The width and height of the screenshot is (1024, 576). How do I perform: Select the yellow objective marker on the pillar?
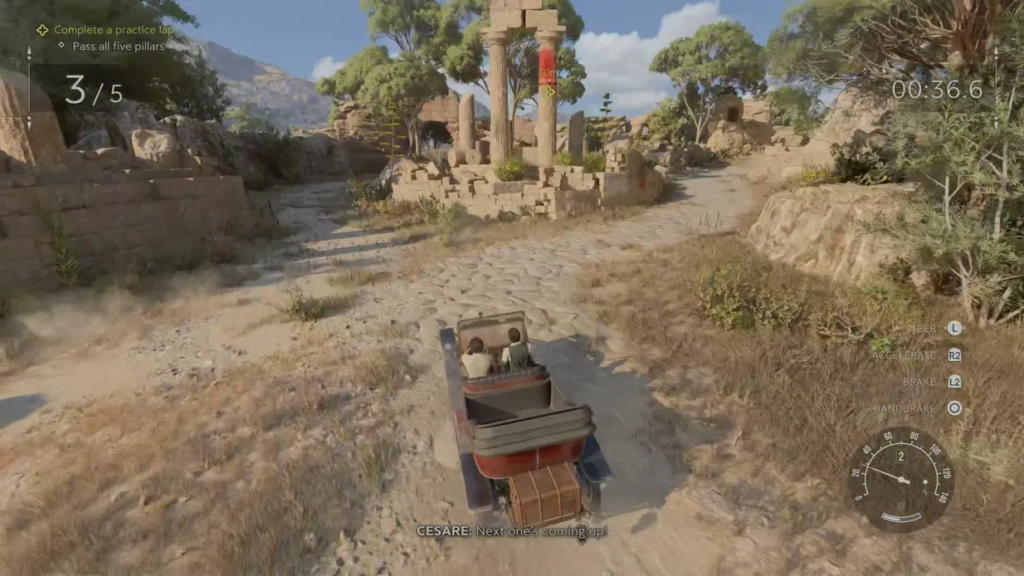coord(548,92)
